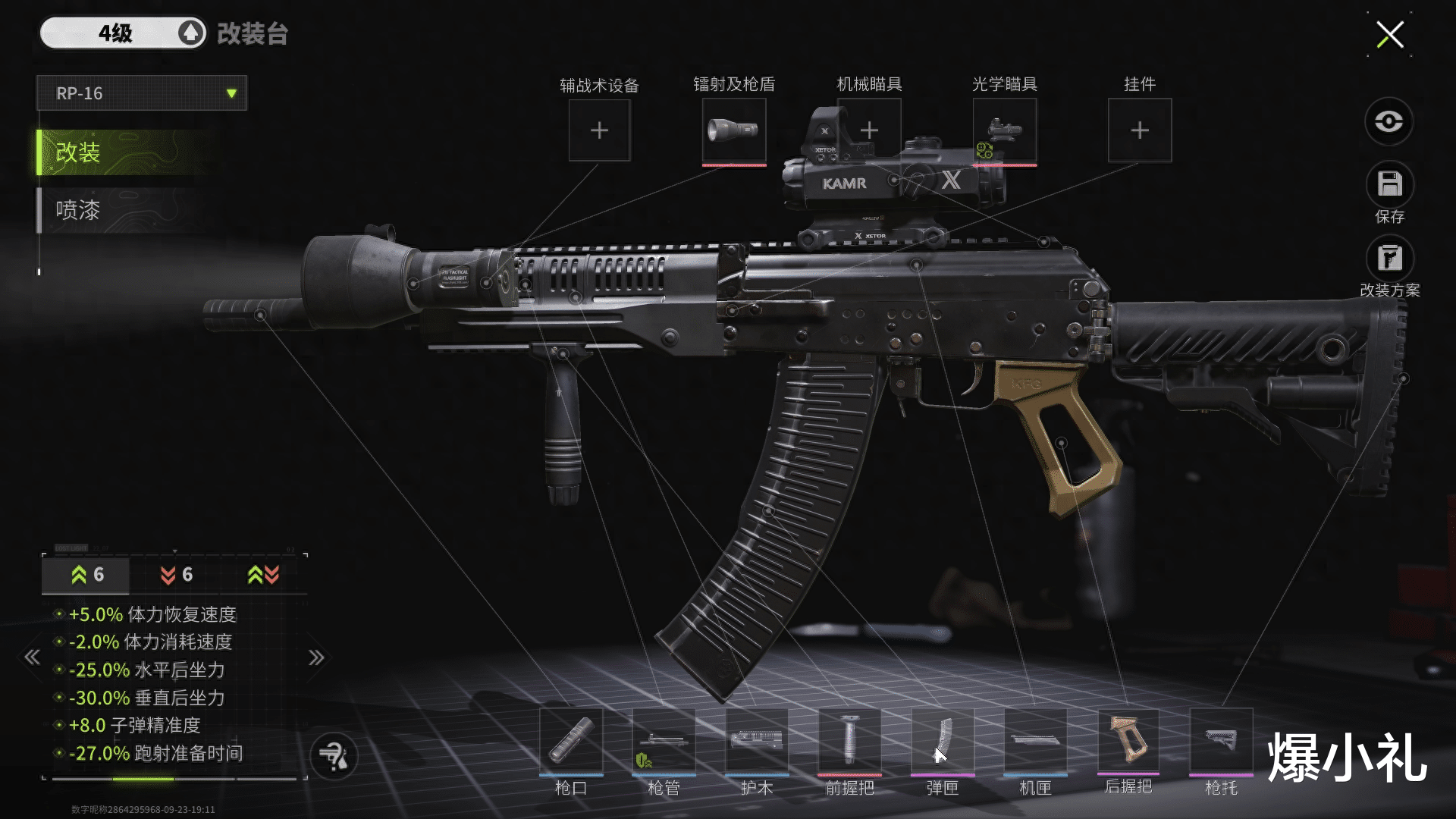Choose the 枪管 barrel slot
Viewport: 1456px width, 819px height.
click(664, 741)
